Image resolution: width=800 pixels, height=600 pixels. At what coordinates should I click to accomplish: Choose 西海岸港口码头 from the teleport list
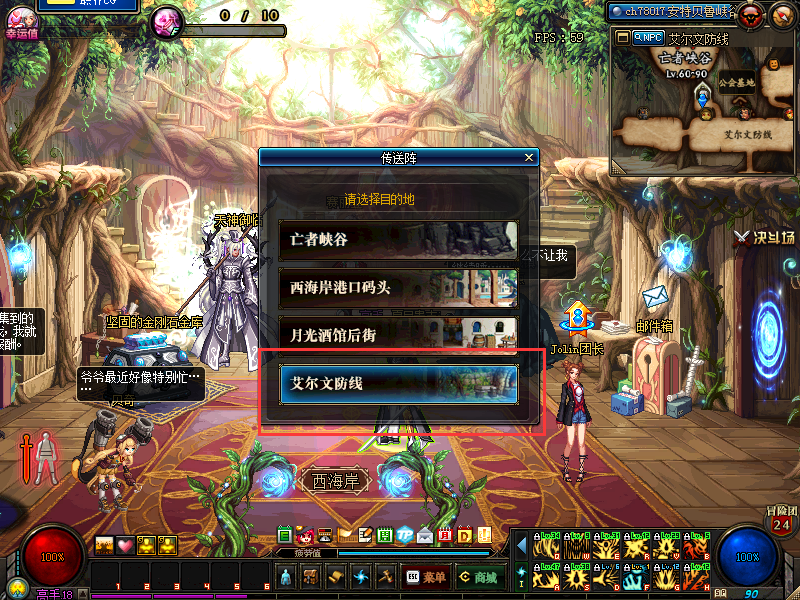point(398,287)
